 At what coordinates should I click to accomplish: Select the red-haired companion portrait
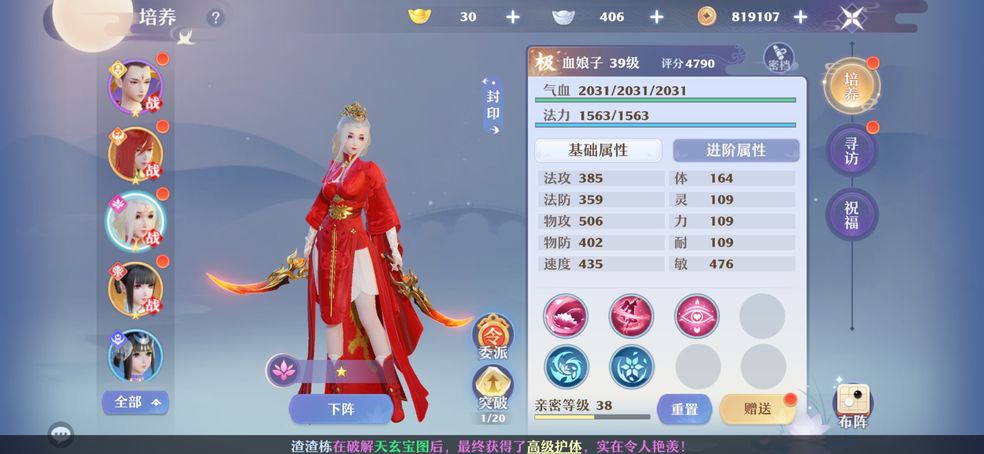pyautogui.click(x=135, y=154)
